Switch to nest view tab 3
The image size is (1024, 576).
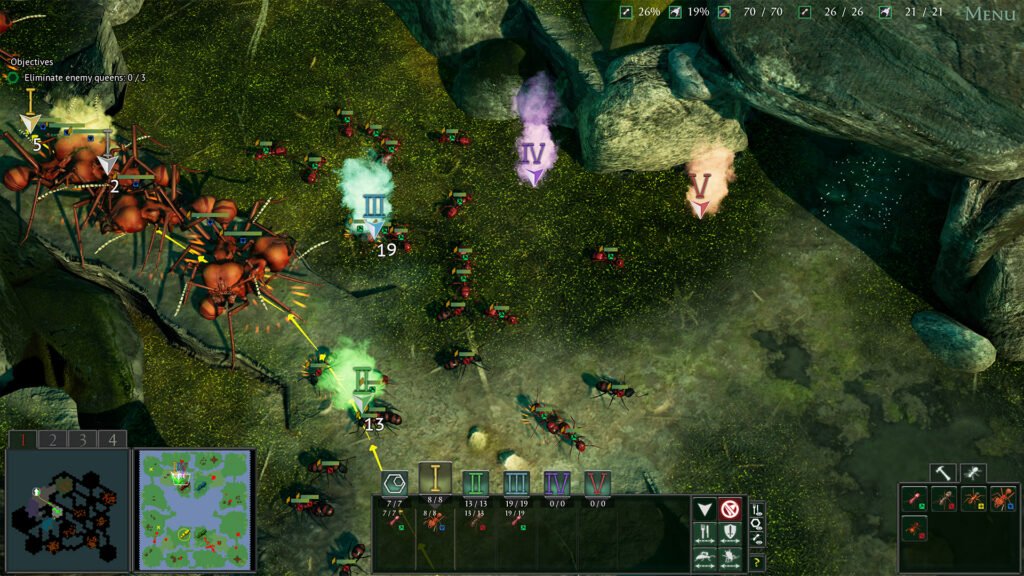pyautogui.click(x=82, y=439)
